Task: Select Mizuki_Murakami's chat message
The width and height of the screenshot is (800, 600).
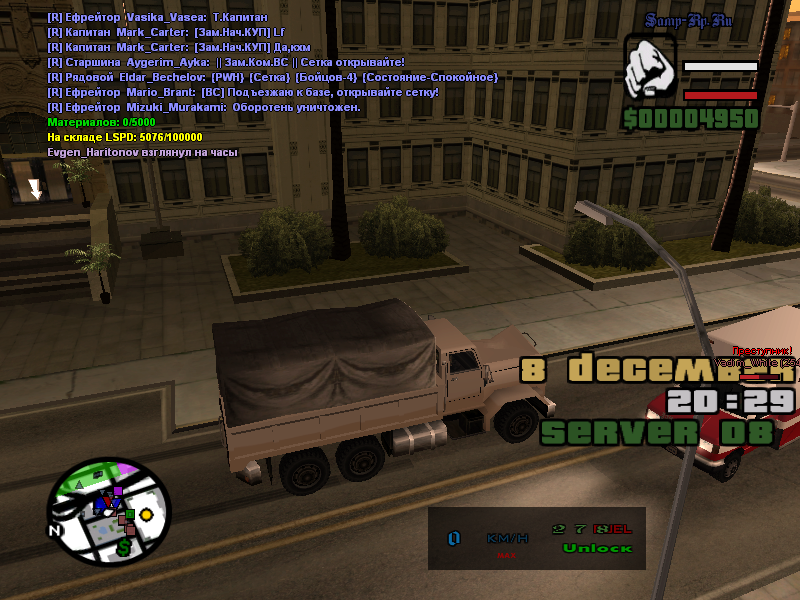Action: tap(203, 107)
